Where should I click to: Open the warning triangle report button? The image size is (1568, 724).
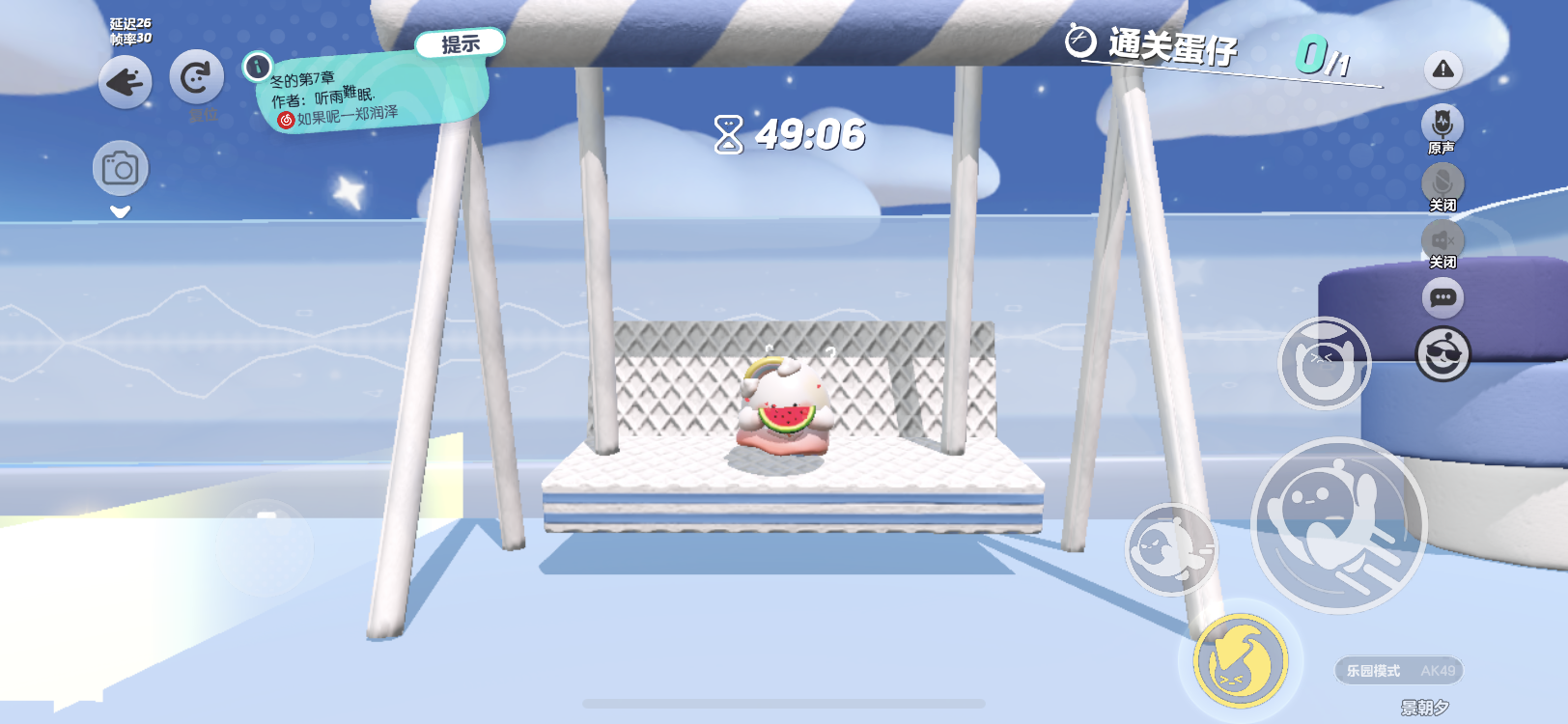1442,70
